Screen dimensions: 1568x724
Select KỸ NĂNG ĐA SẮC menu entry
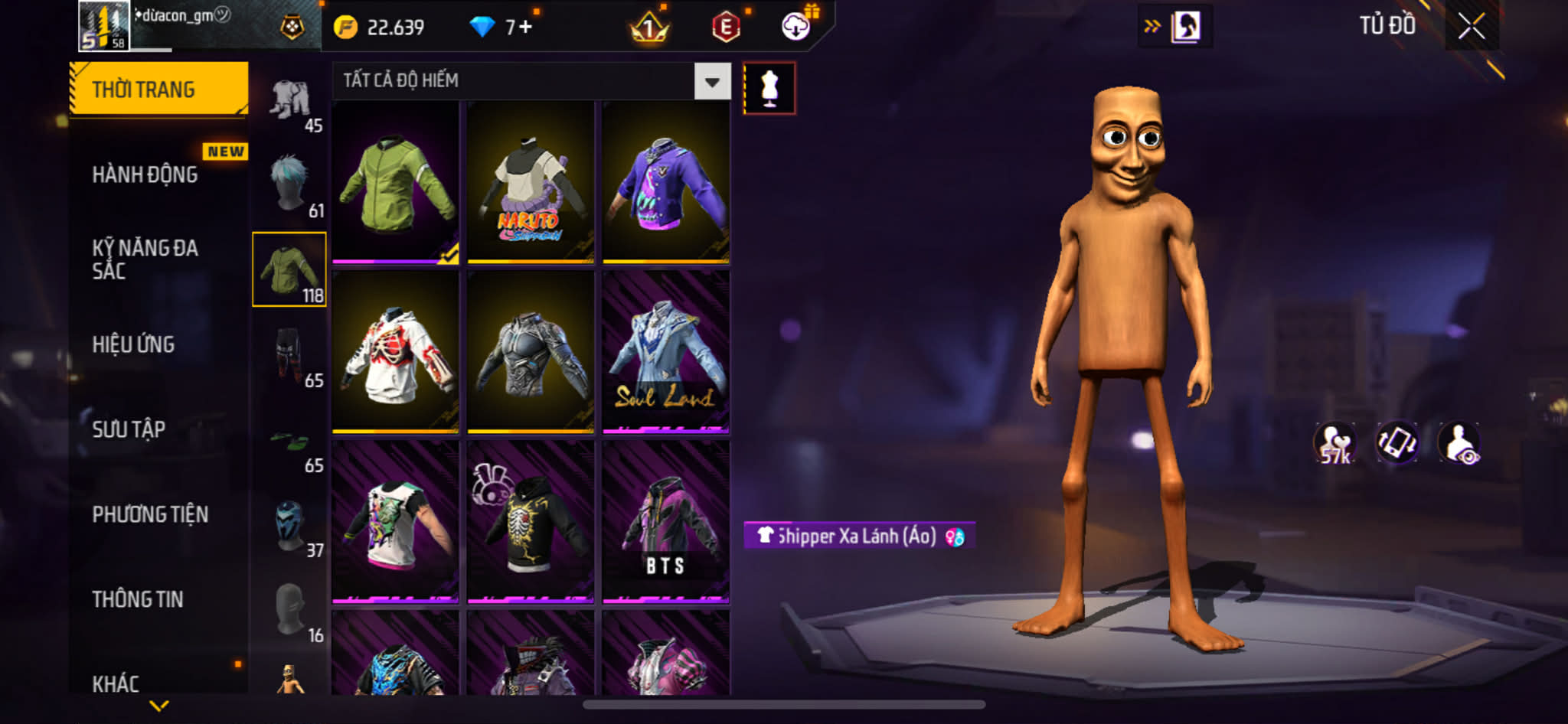click(145, 259)
